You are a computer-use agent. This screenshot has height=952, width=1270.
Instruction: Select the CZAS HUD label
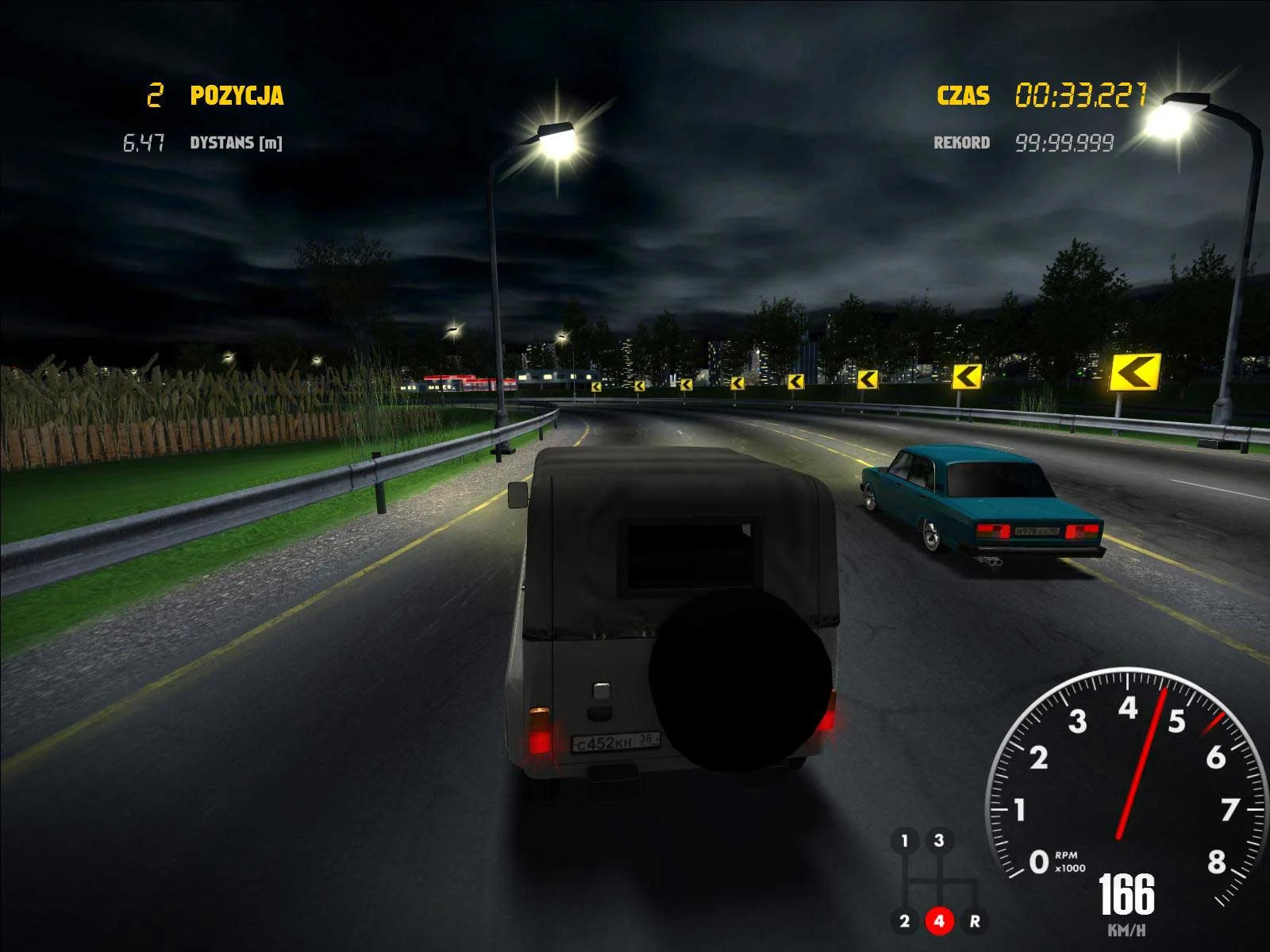tap(963, 95)
